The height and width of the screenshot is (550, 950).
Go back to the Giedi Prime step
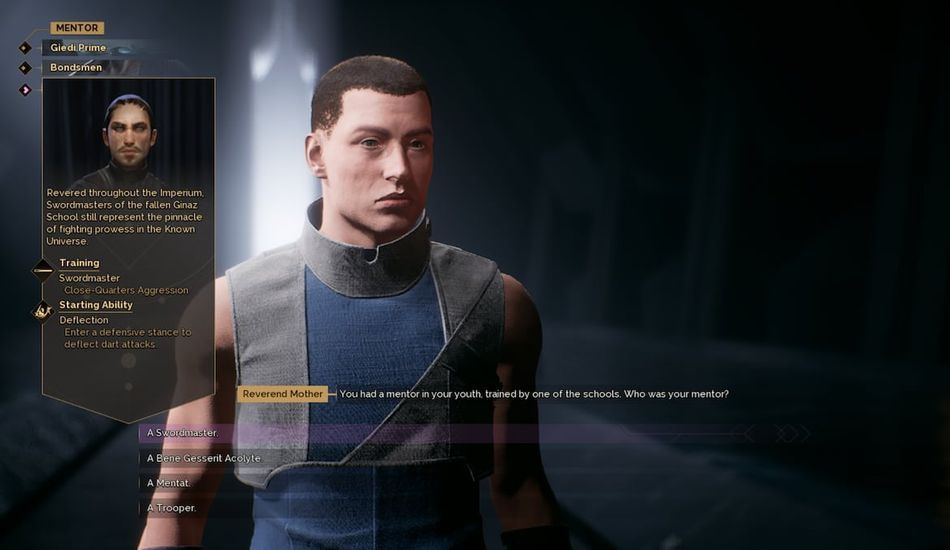click(78, 47)
